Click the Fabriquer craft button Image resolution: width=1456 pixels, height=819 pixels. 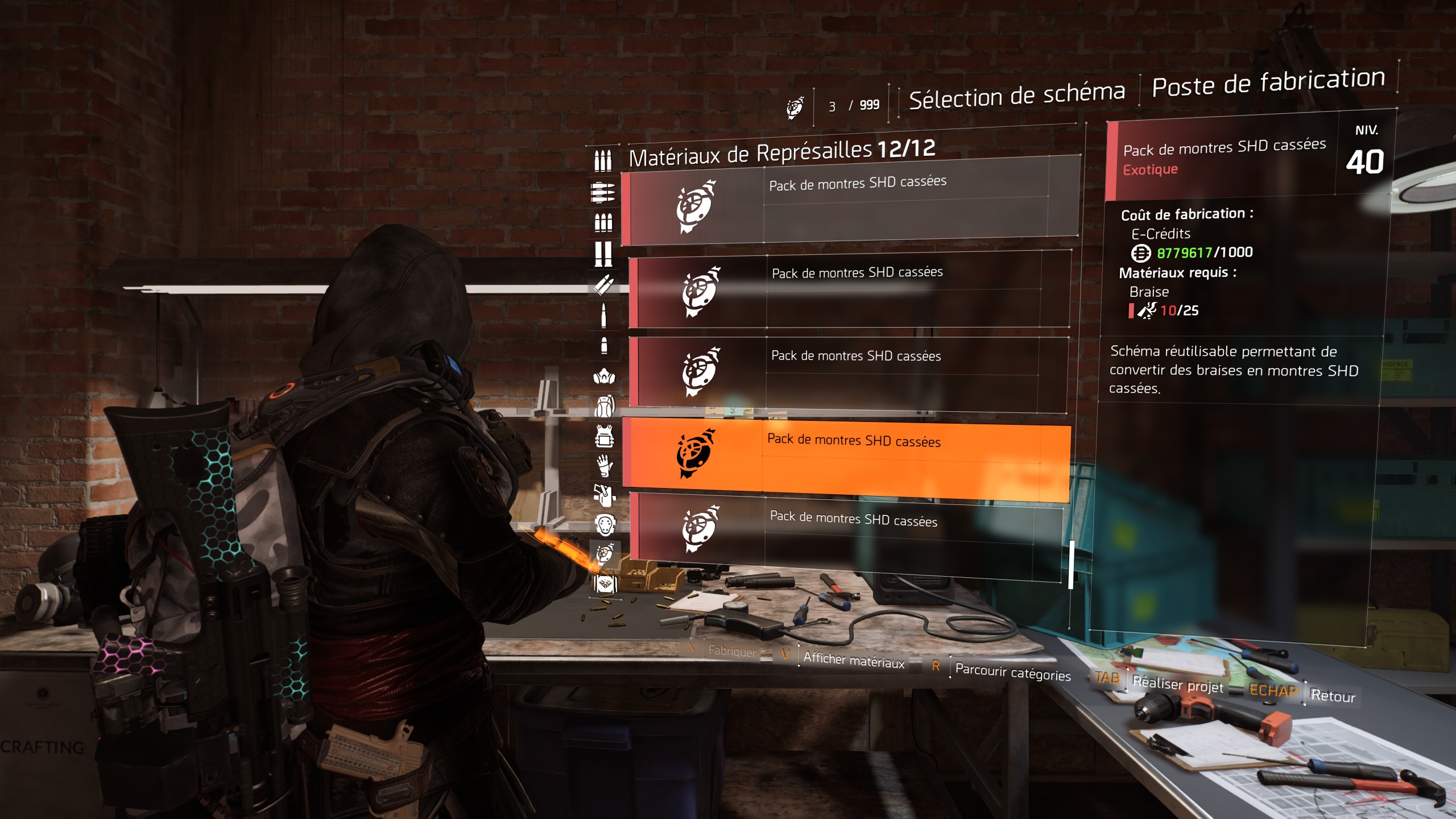pos(731,651)
